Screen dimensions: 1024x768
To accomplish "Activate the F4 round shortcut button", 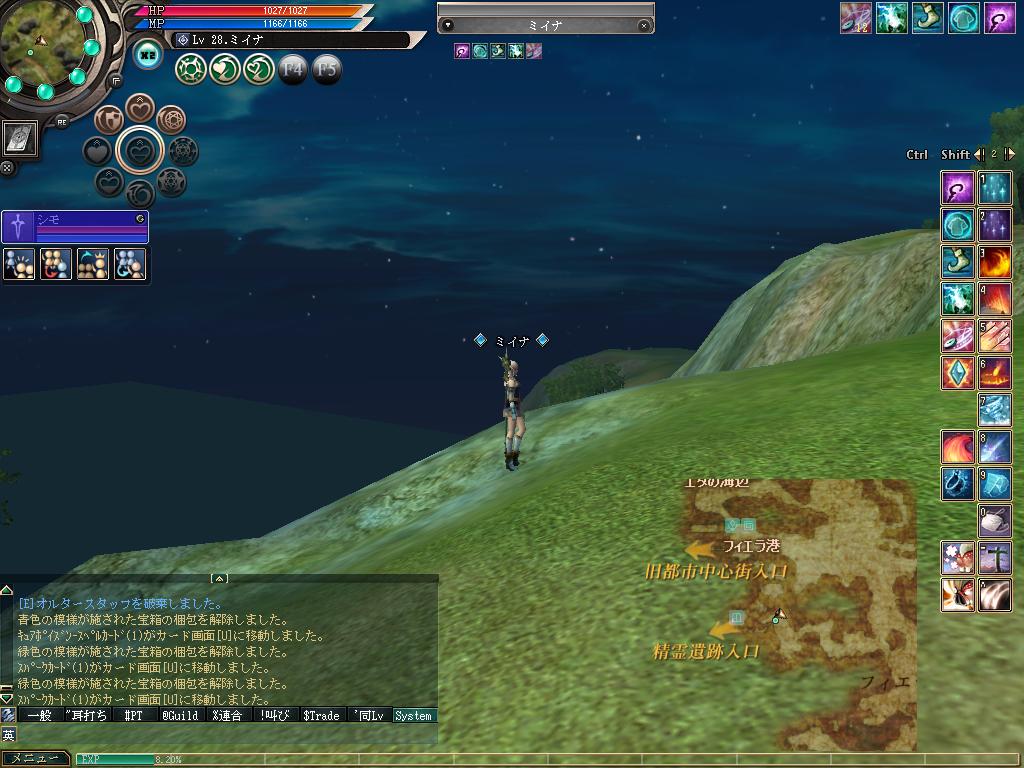I will 292,69.
